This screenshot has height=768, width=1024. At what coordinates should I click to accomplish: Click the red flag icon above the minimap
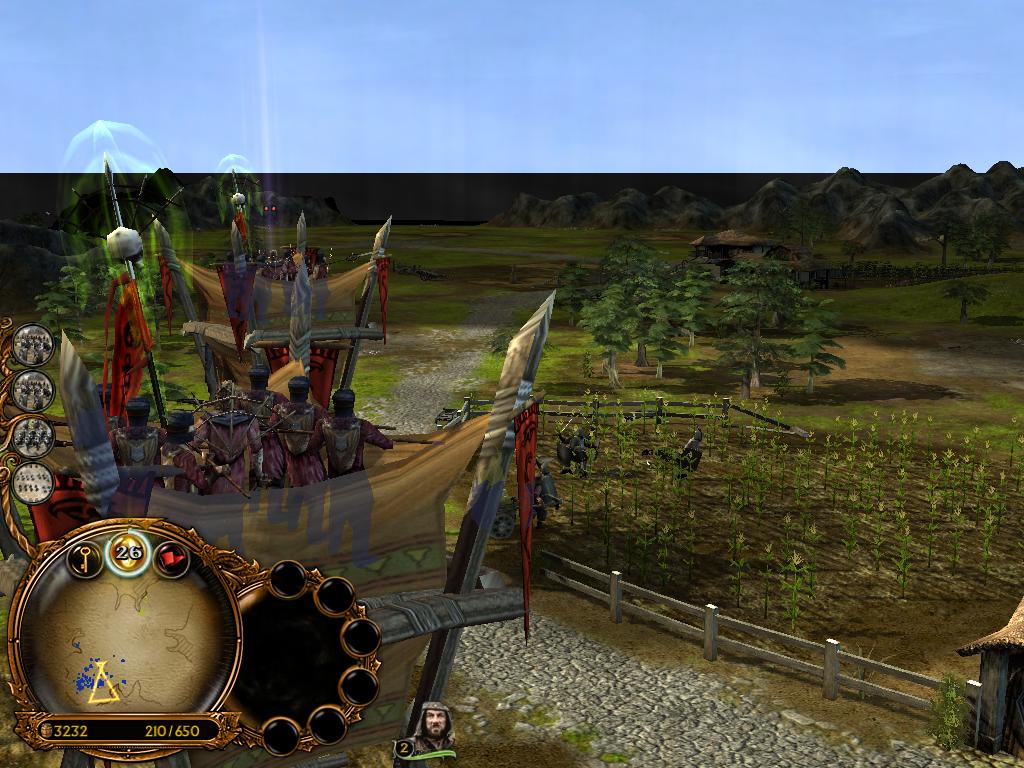[172, 558]
